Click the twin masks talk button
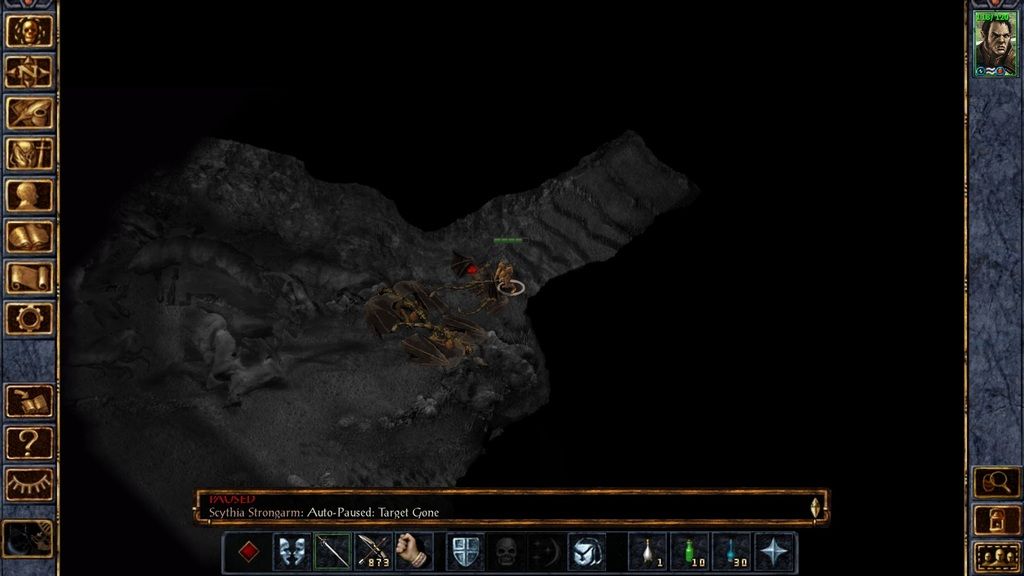 pos(291,552)
